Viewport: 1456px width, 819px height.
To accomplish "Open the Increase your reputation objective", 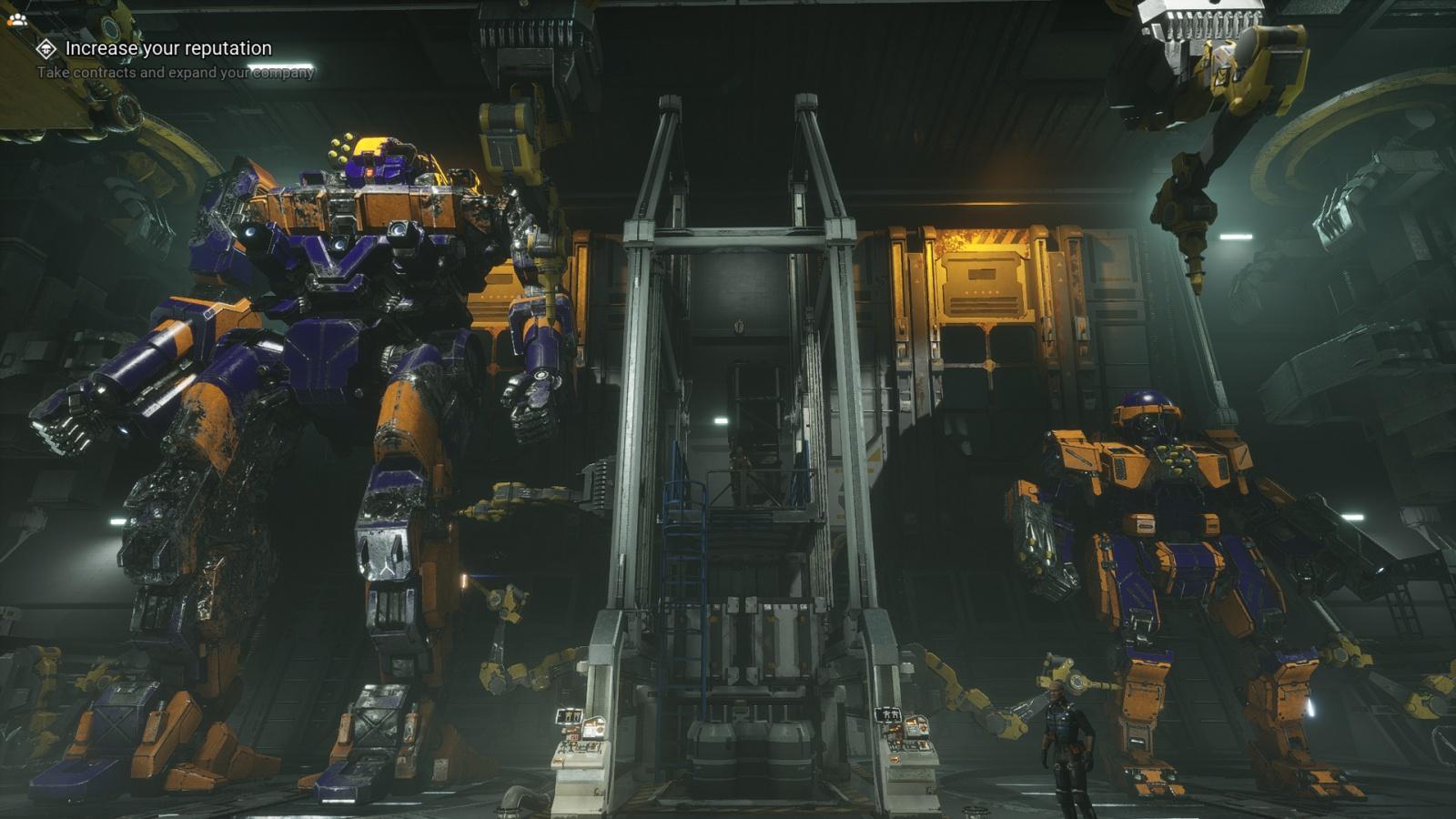I will pyautogui.click(x=165, y=47).
